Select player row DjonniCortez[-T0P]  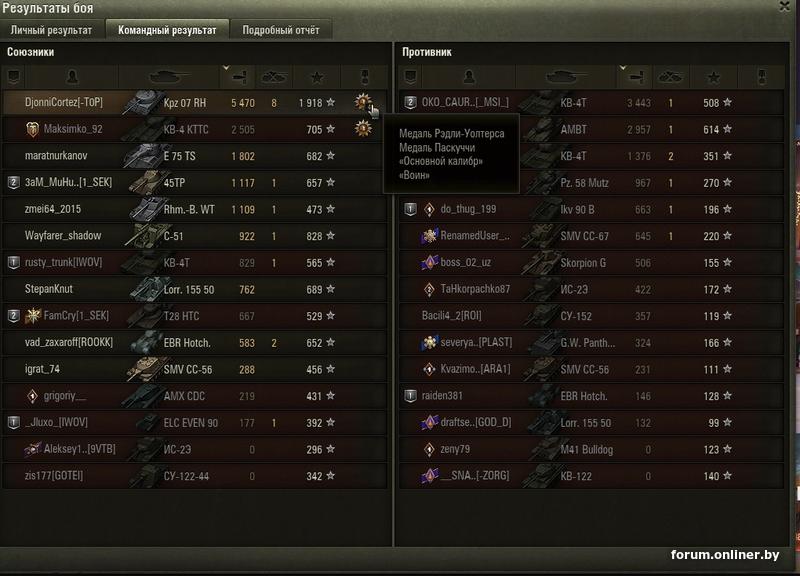click(64, 102)
